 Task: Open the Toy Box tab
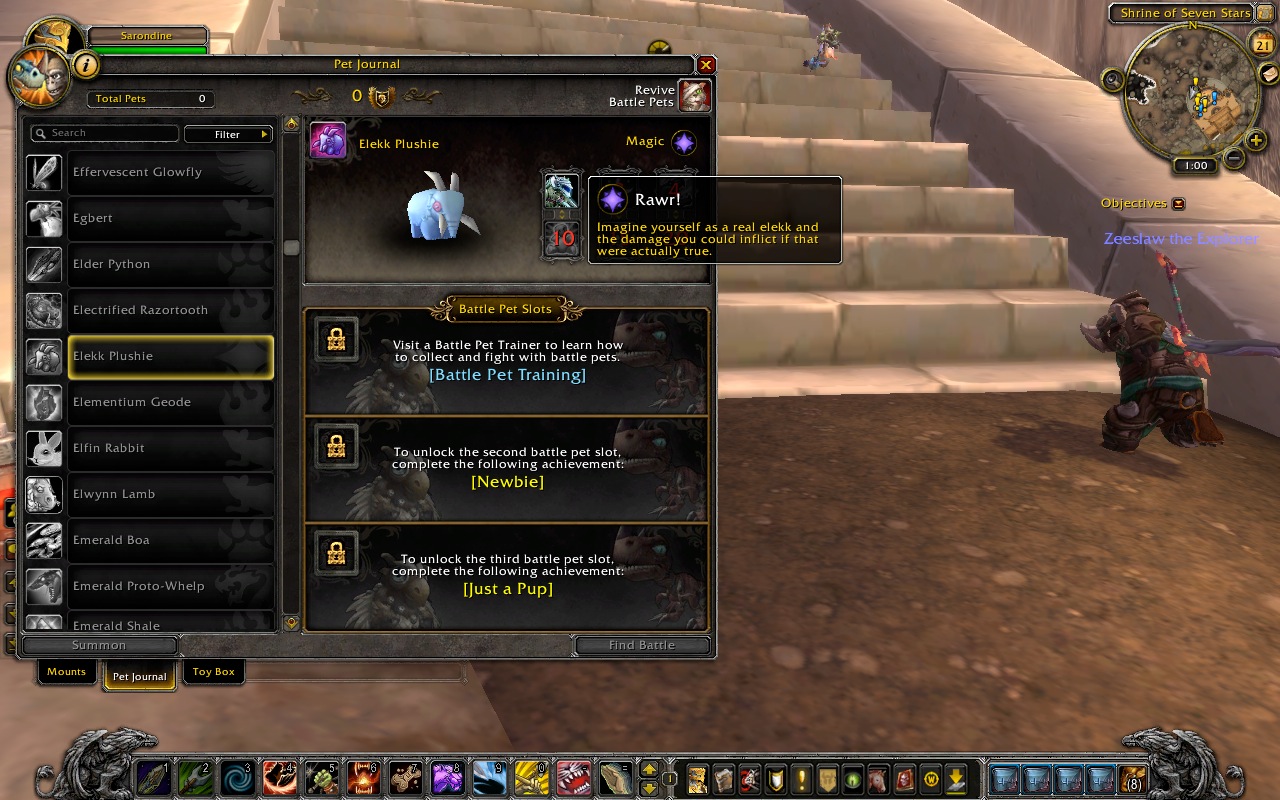point(213,672)
